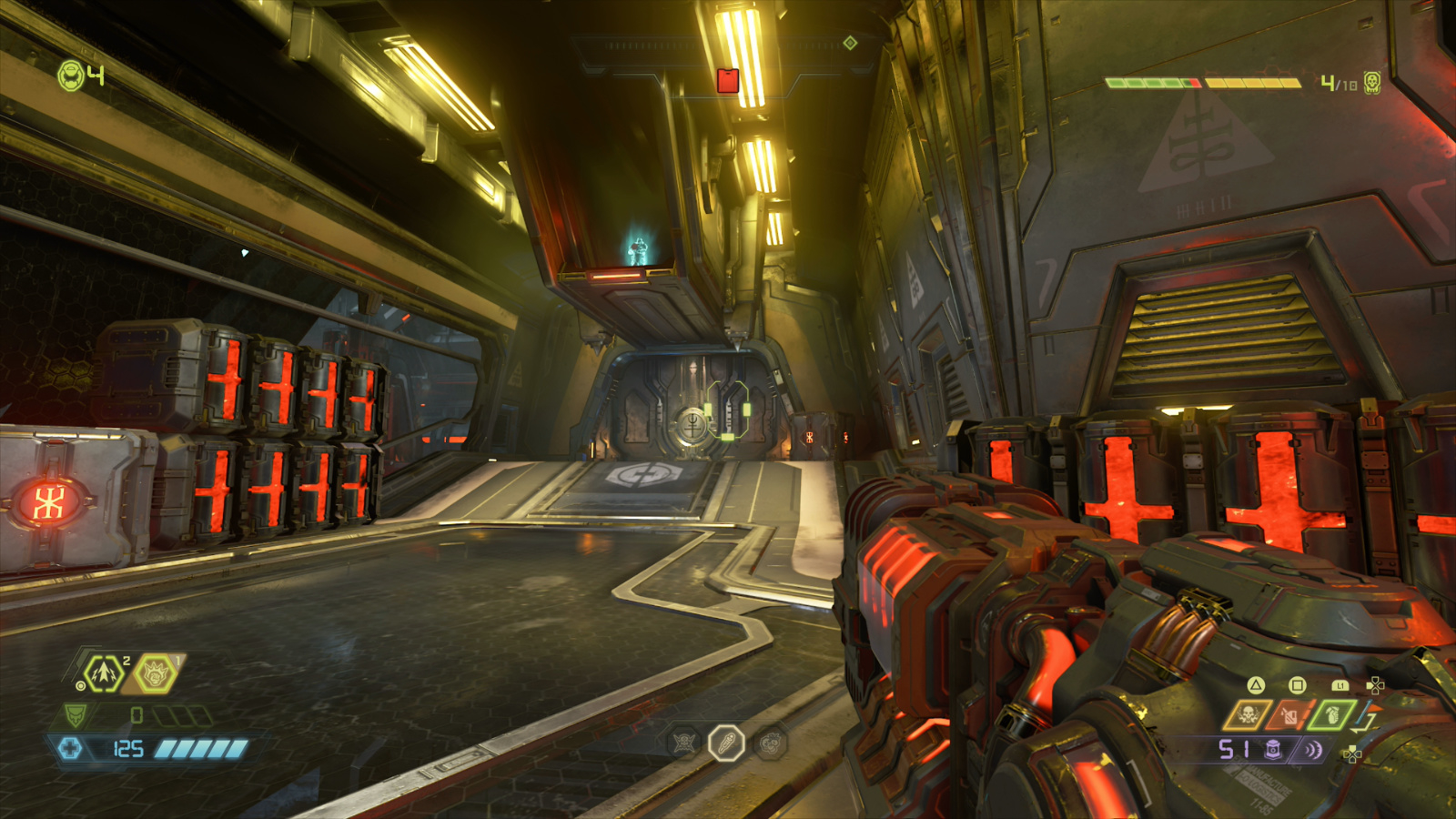
Task: Click the green demon-head armor shard icon
Action: 76,715
